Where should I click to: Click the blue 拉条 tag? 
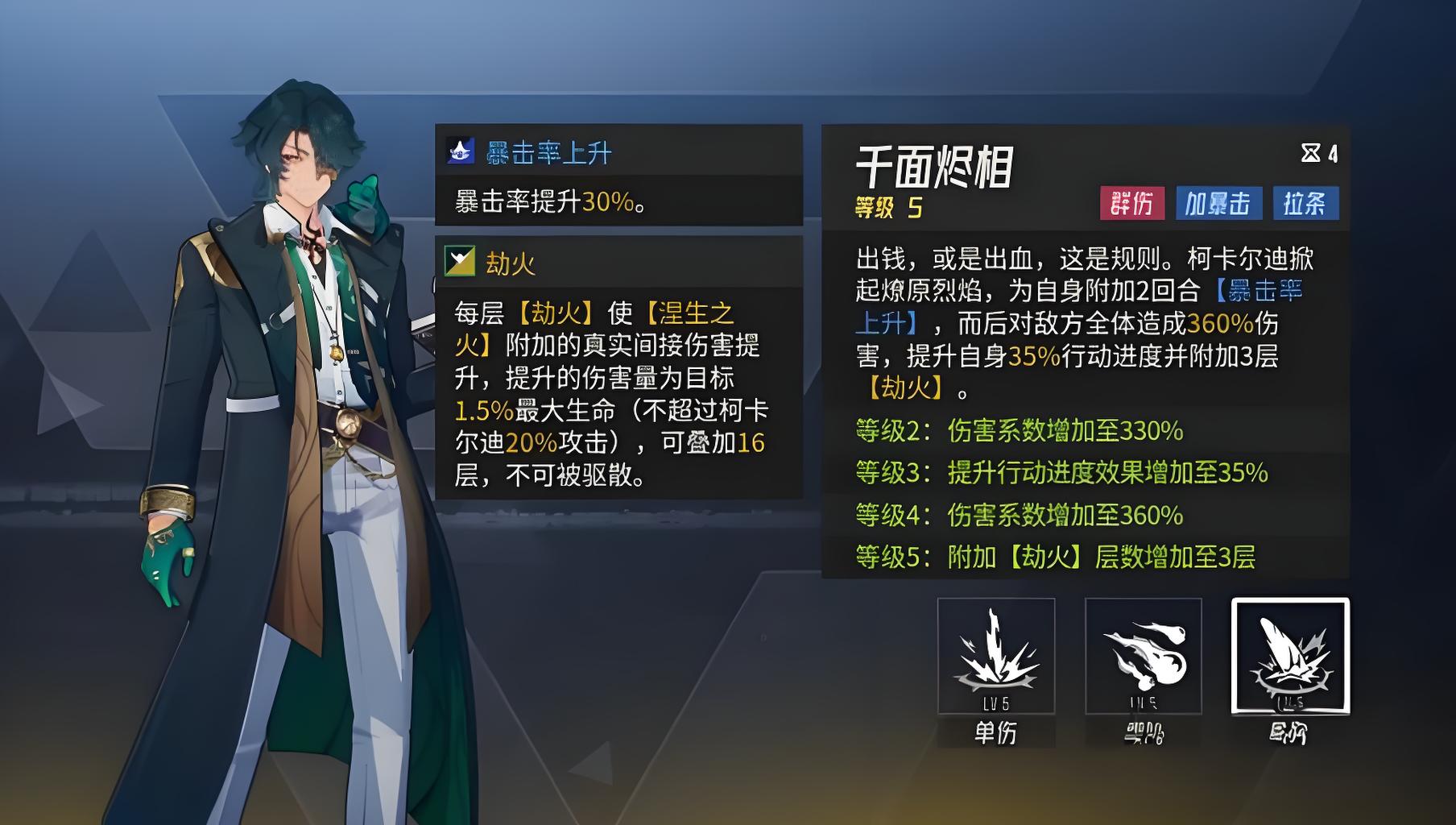tap(1305, 203)
